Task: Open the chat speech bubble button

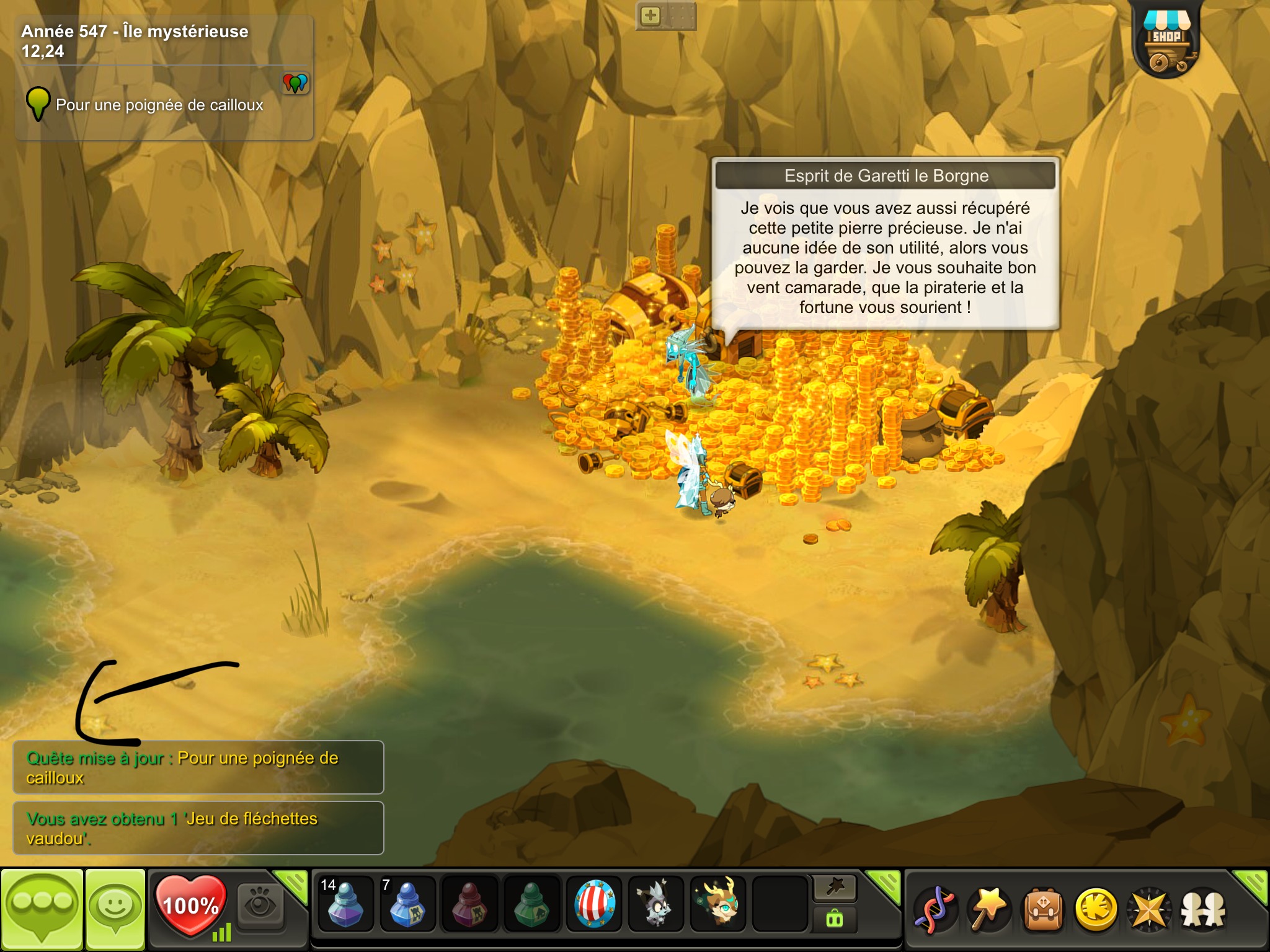Action: 42,909
